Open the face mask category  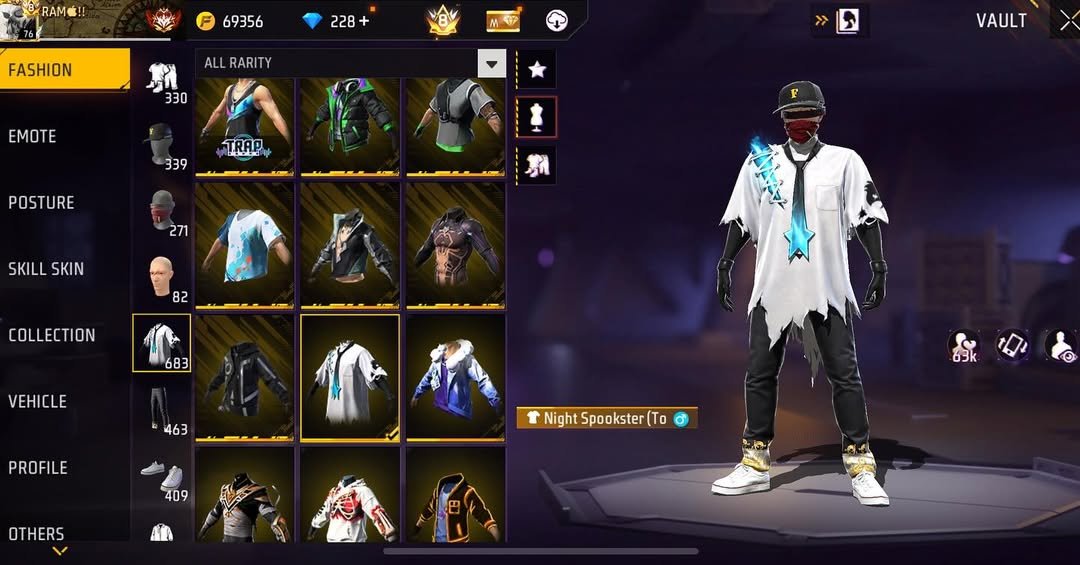click(162, 210)
